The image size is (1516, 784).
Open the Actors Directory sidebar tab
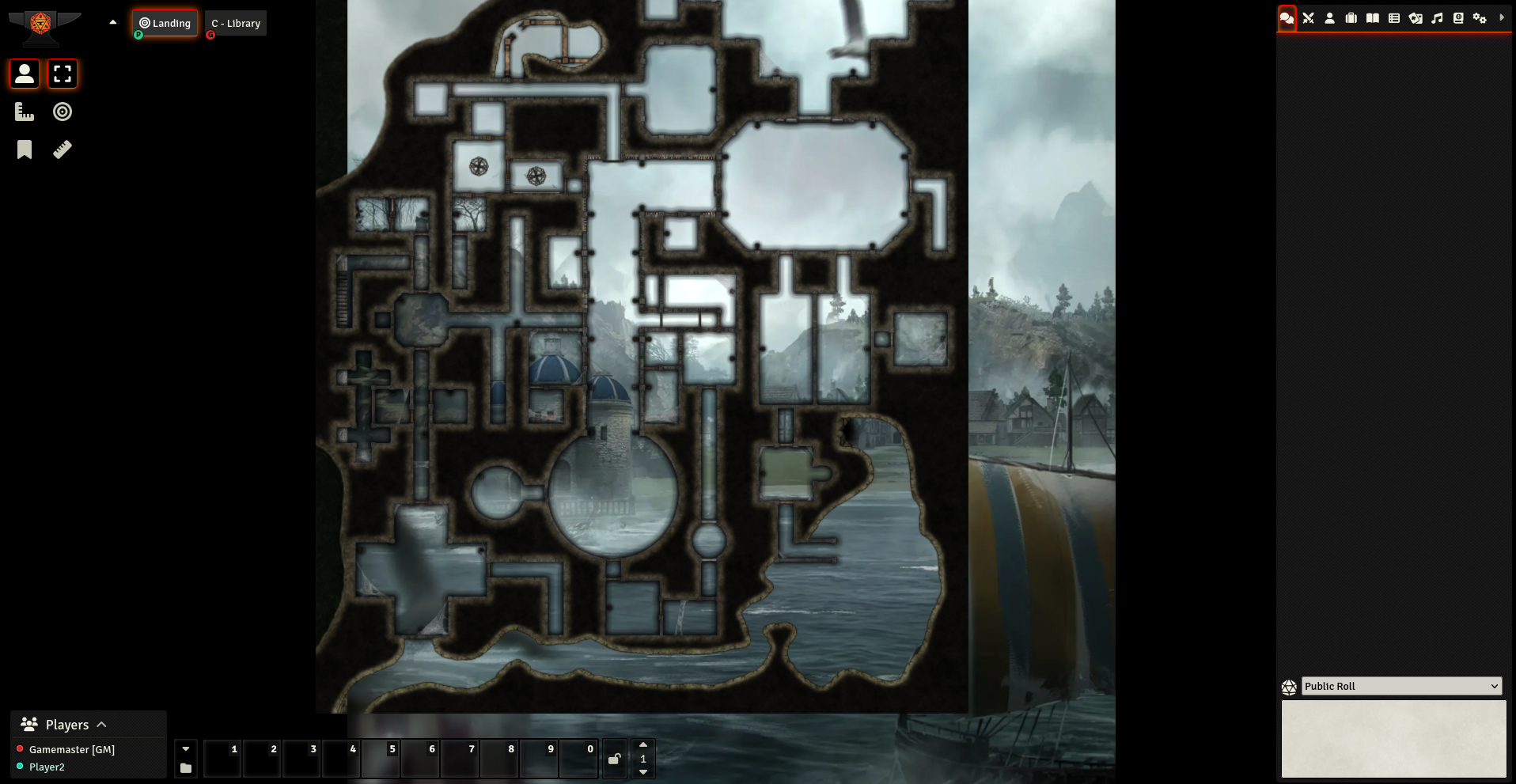coord(1329,17)
